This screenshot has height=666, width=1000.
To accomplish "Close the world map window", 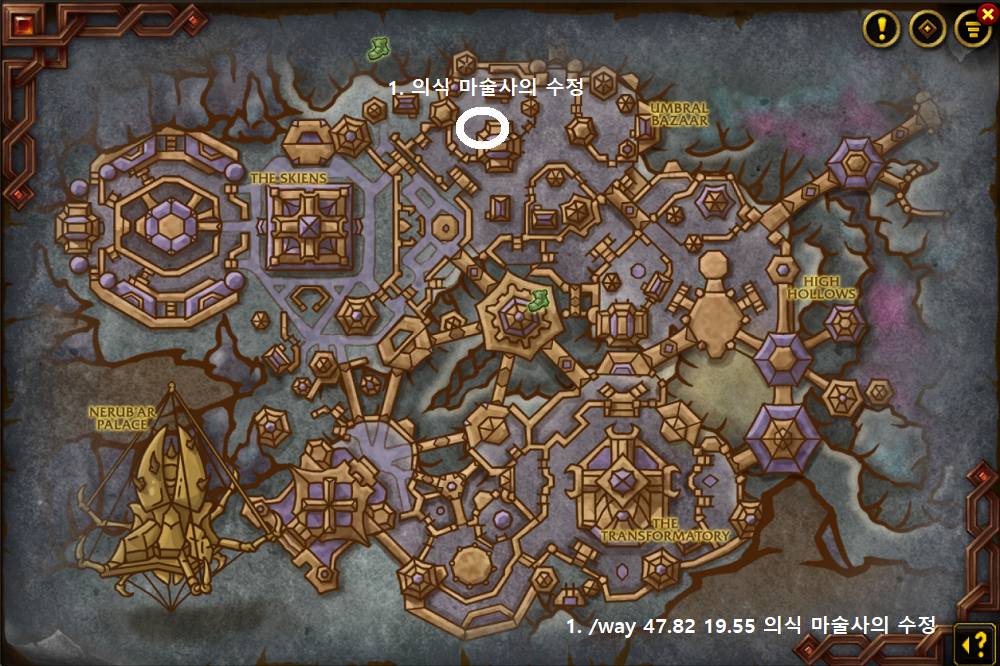I will point(988,14).
